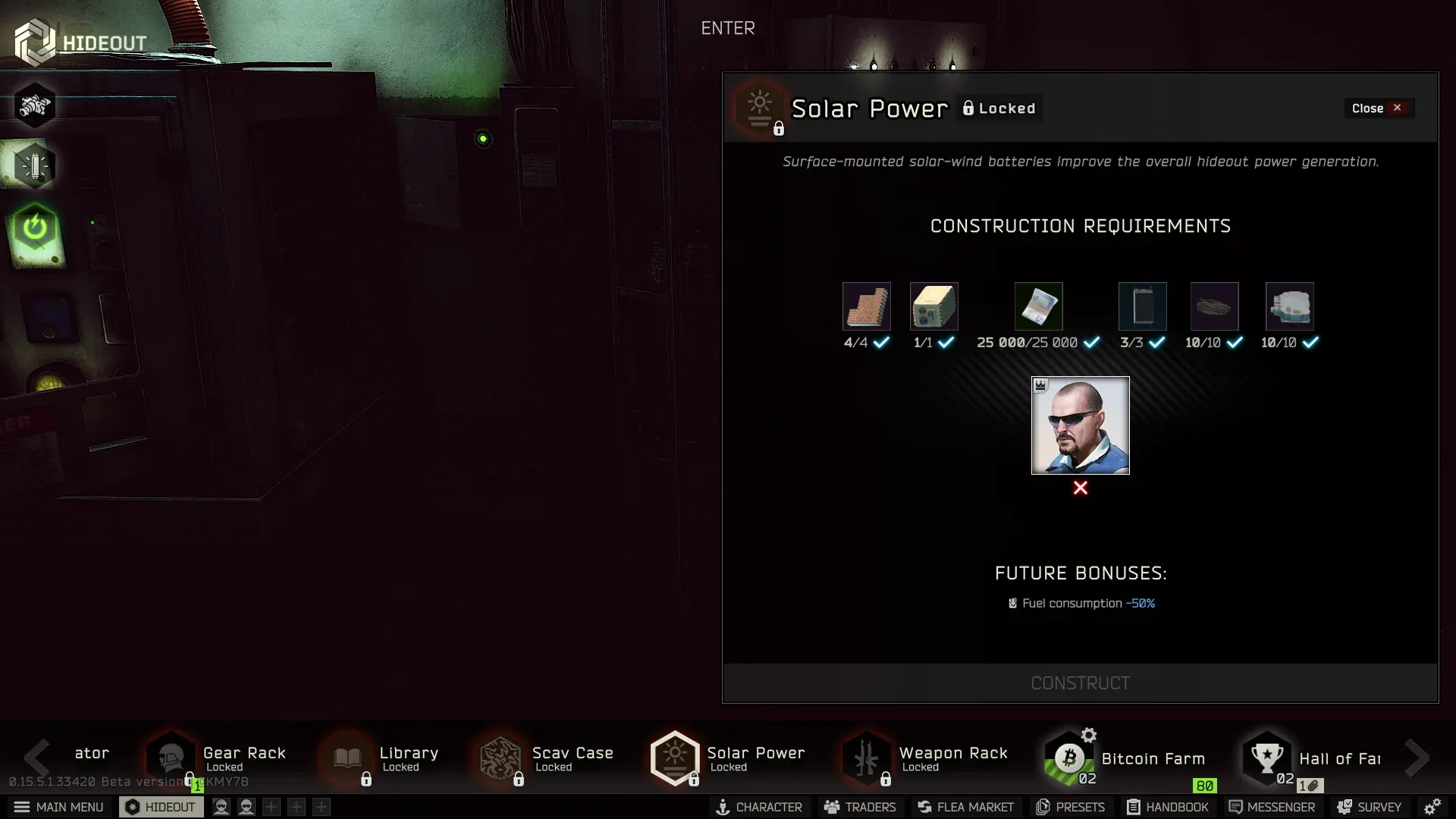The image size is (1456, 819).
Task: Add a preset using a plus slot button
Action: coord(271,807)
